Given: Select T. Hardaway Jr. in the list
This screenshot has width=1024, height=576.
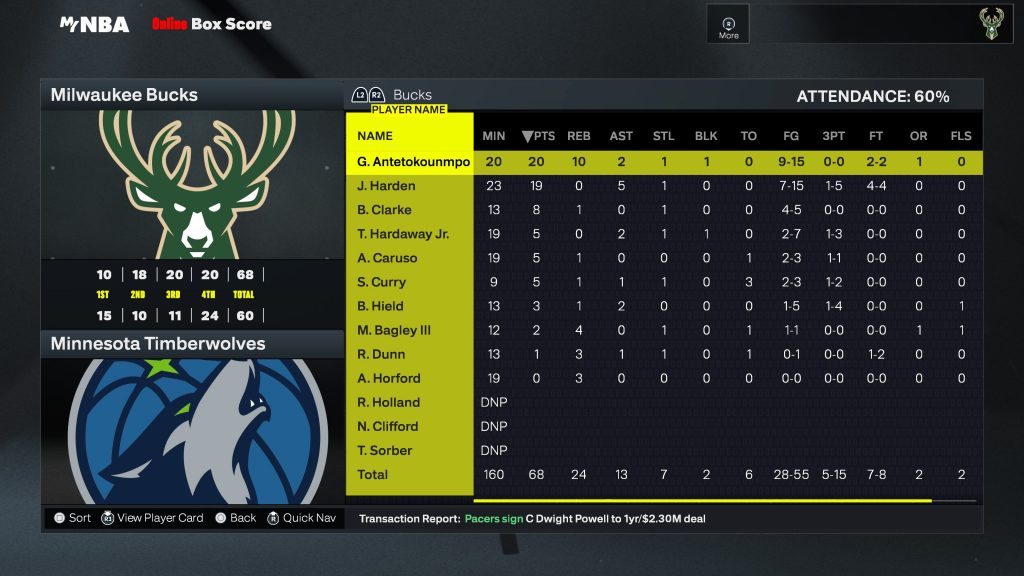Looking at the screenshot, I should pyautogui.click(x=403, y=234).
